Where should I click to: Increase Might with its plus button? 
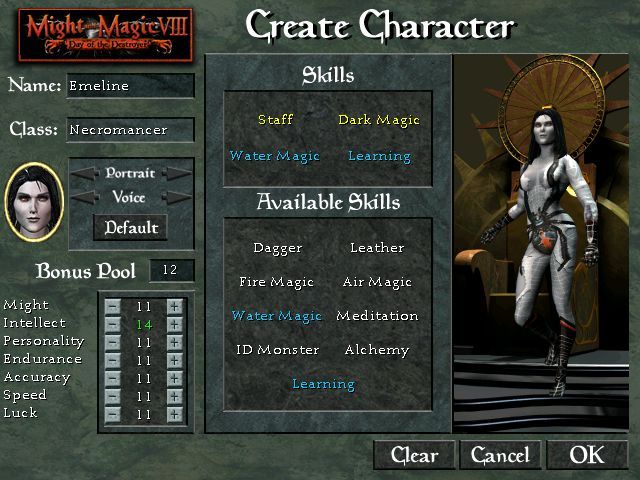point(174,306)
